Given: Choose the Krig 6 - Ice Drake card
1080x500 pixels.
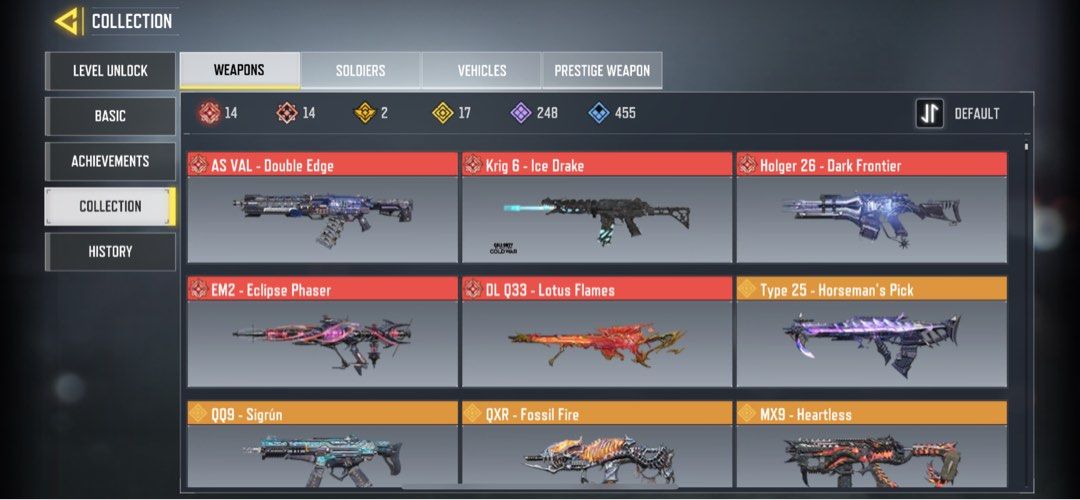Looking at the screenshot, I should pyautogui.click(x=596, y=208).
